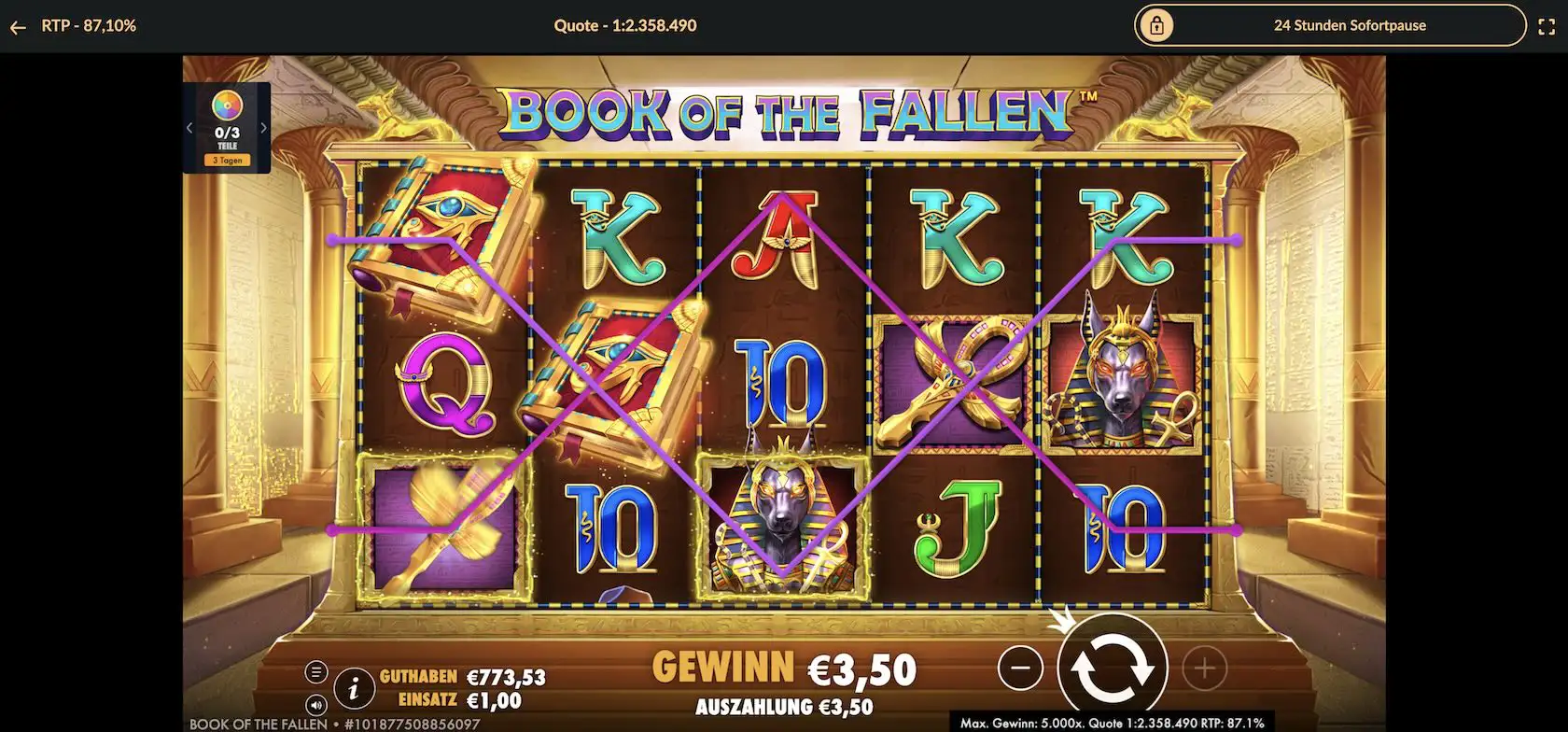1568x732 pixels.
Task: Collapse to the previous promotion with the left chevron
Action: [x=190, y=127]
